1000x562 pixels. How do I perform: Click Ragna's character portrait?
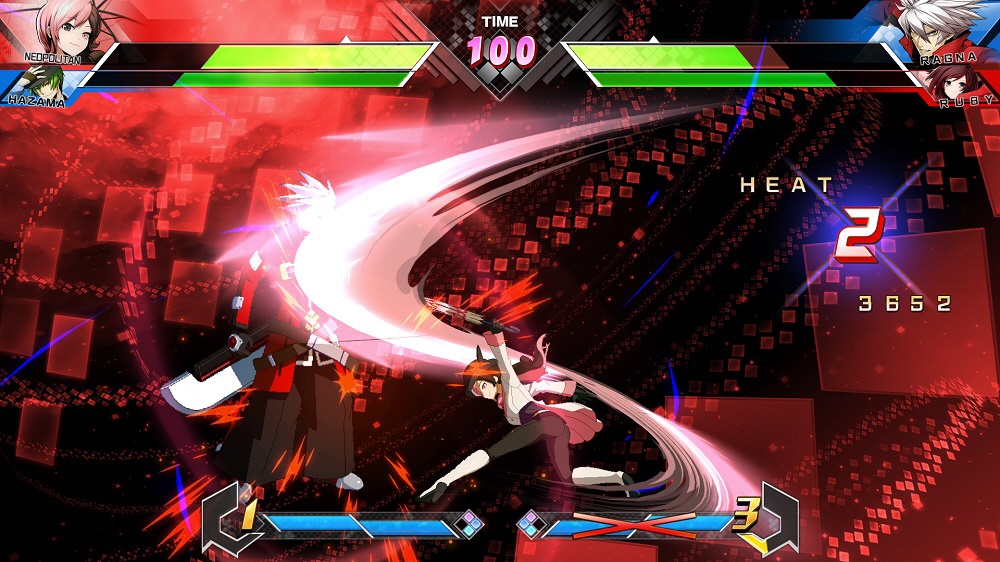937,28
